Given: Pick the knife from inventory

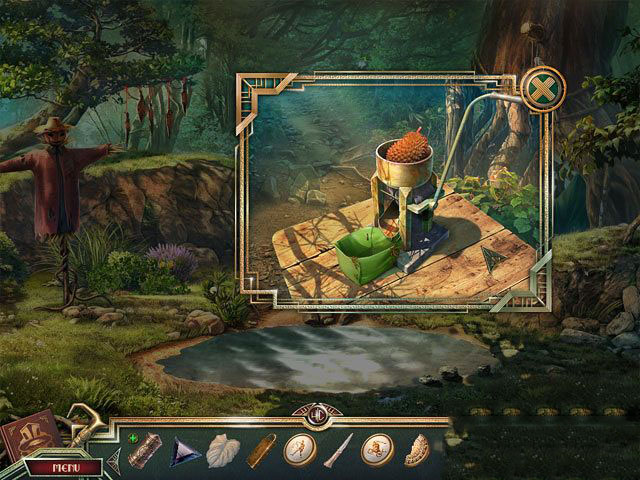Looking at the screenshot, I should point(338,450).
